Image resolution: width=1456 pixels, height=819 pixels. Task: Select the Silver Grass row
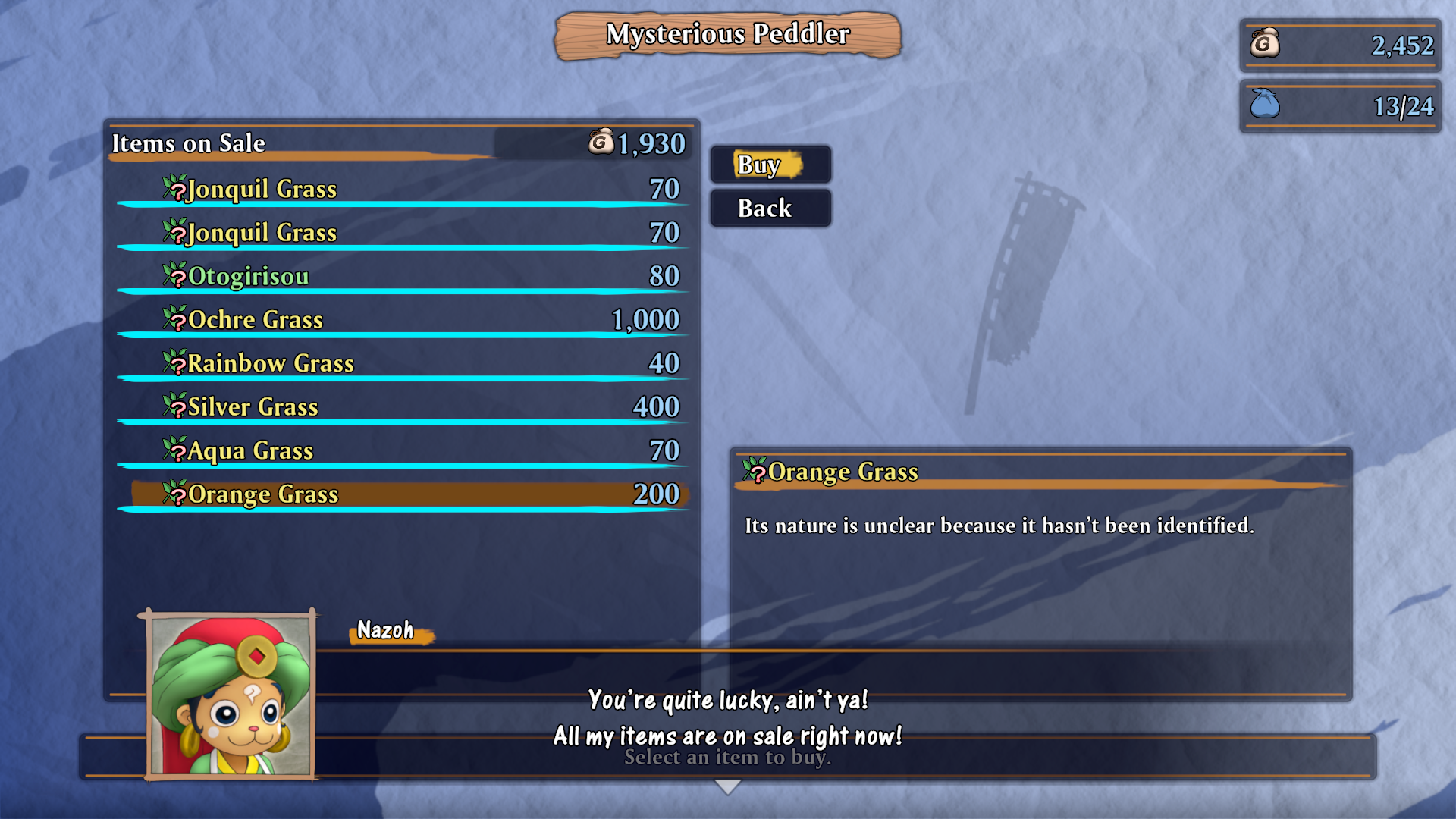(x=402, y=407)
